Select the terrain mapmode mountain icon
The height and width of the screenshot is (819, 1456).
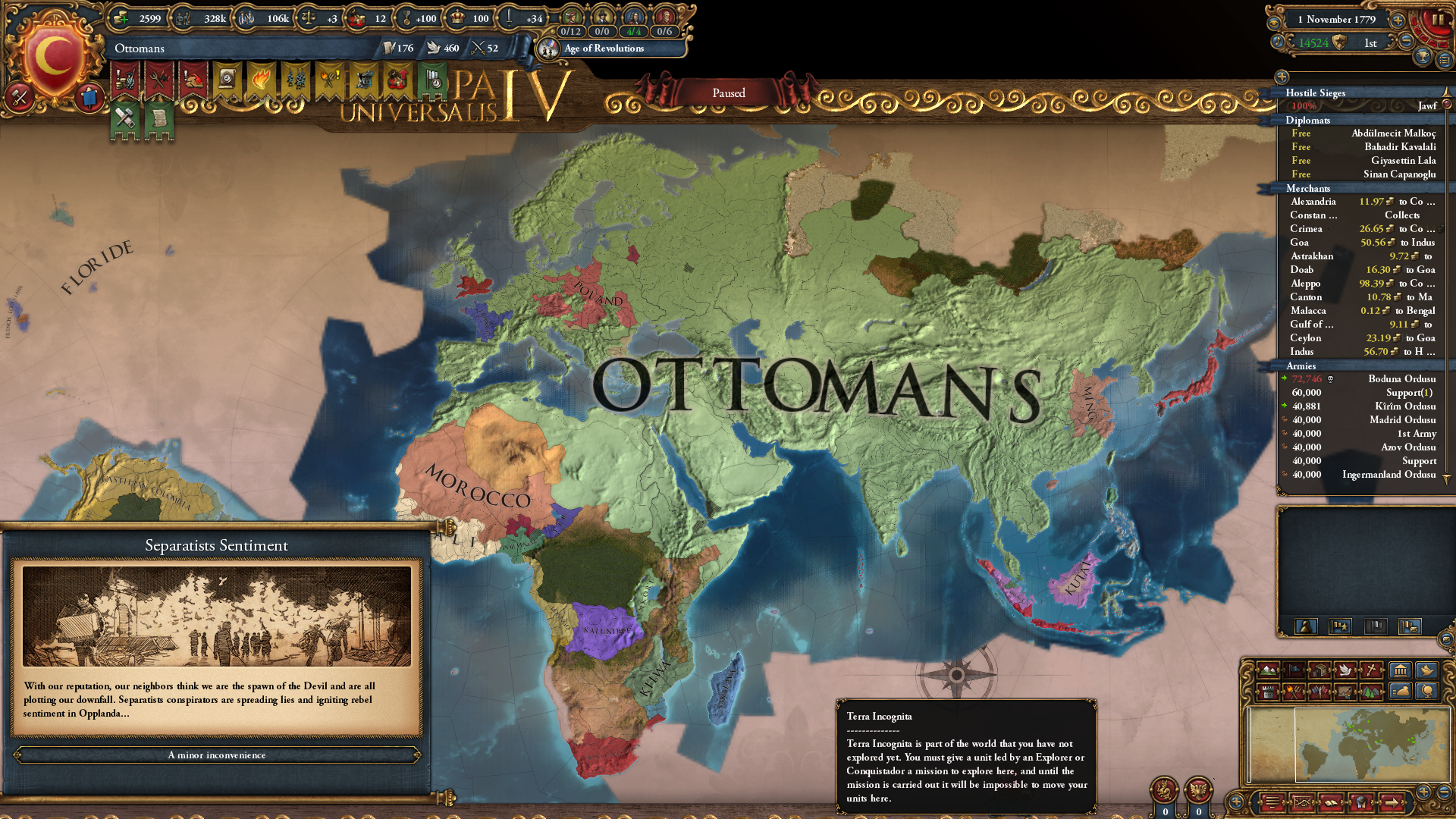1268,672
